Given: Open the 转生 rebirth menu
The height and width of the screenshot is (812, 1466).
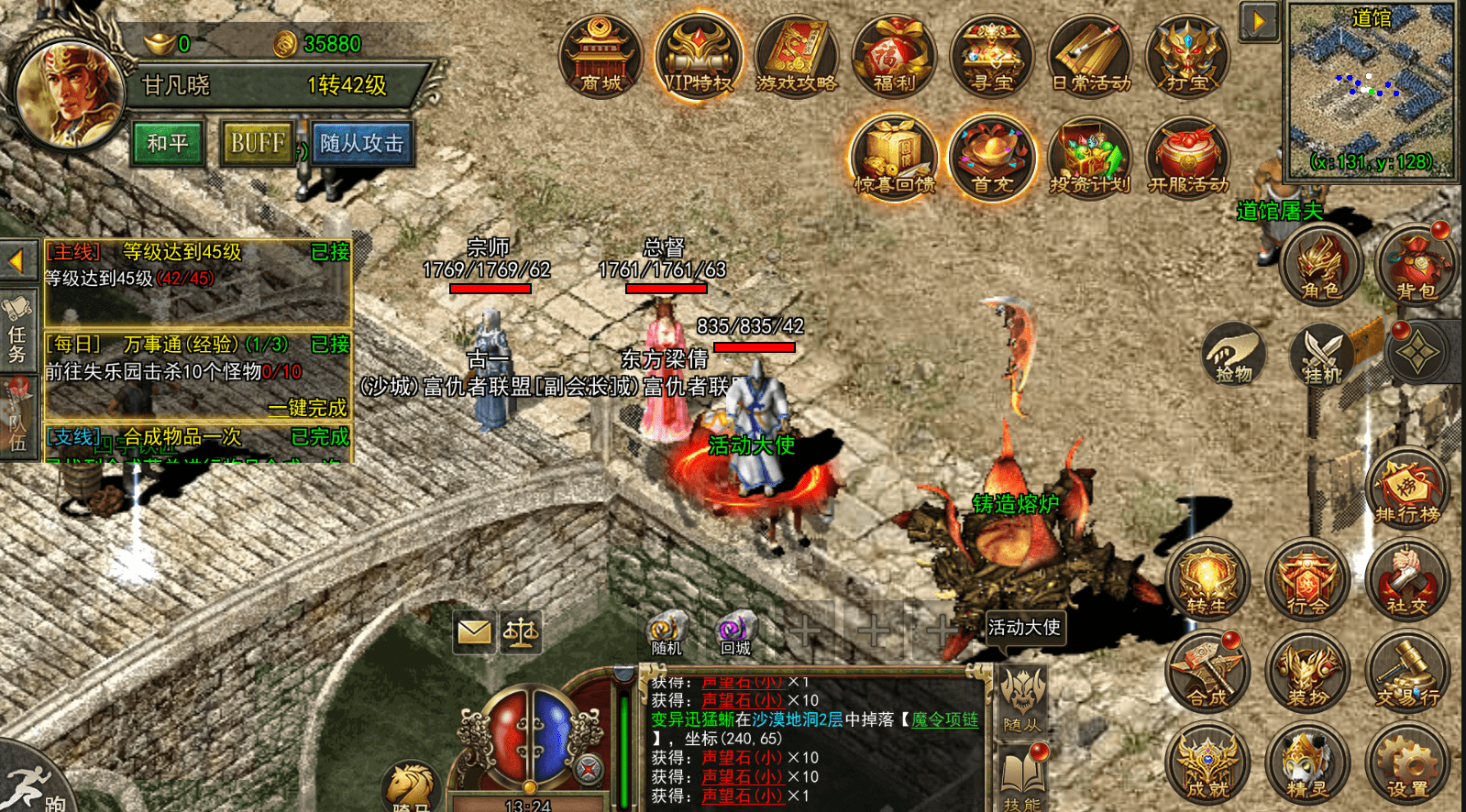Looking at the screenshot, I should [1207, 580].
